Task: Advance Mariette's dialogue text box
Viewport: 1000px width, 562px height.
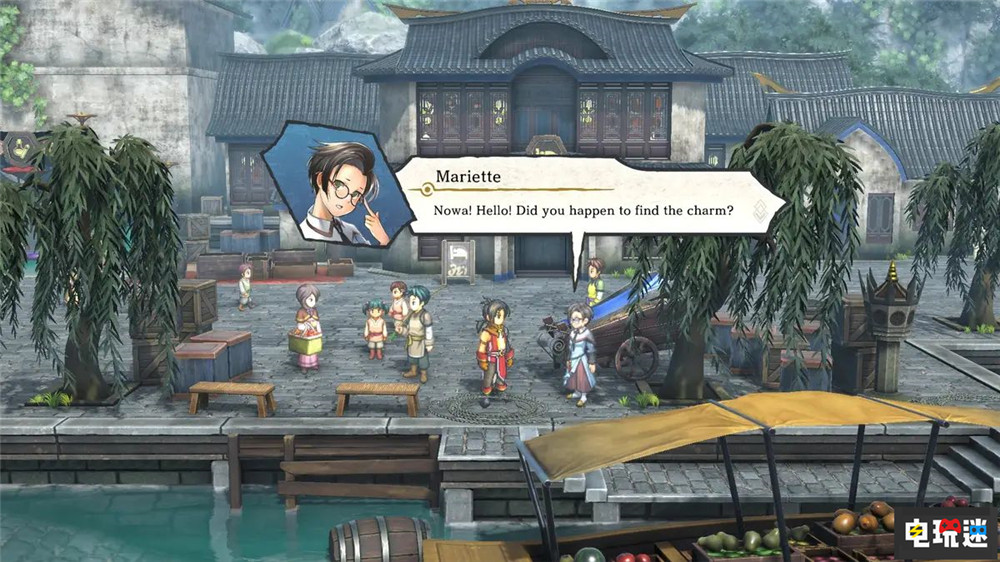Action: (580, 202)
